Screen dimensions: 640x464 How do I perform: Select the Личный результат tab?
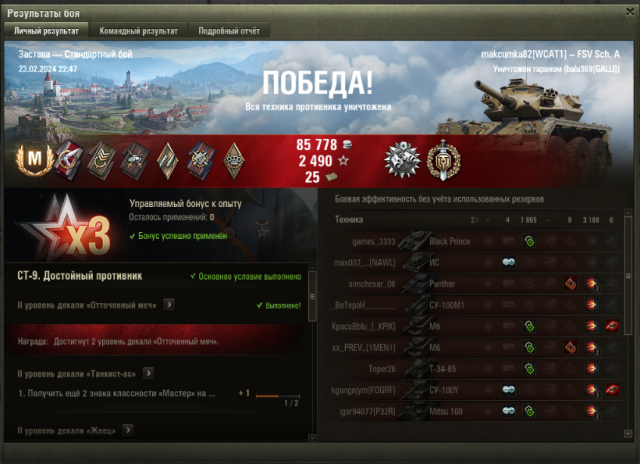click(47, 31)
